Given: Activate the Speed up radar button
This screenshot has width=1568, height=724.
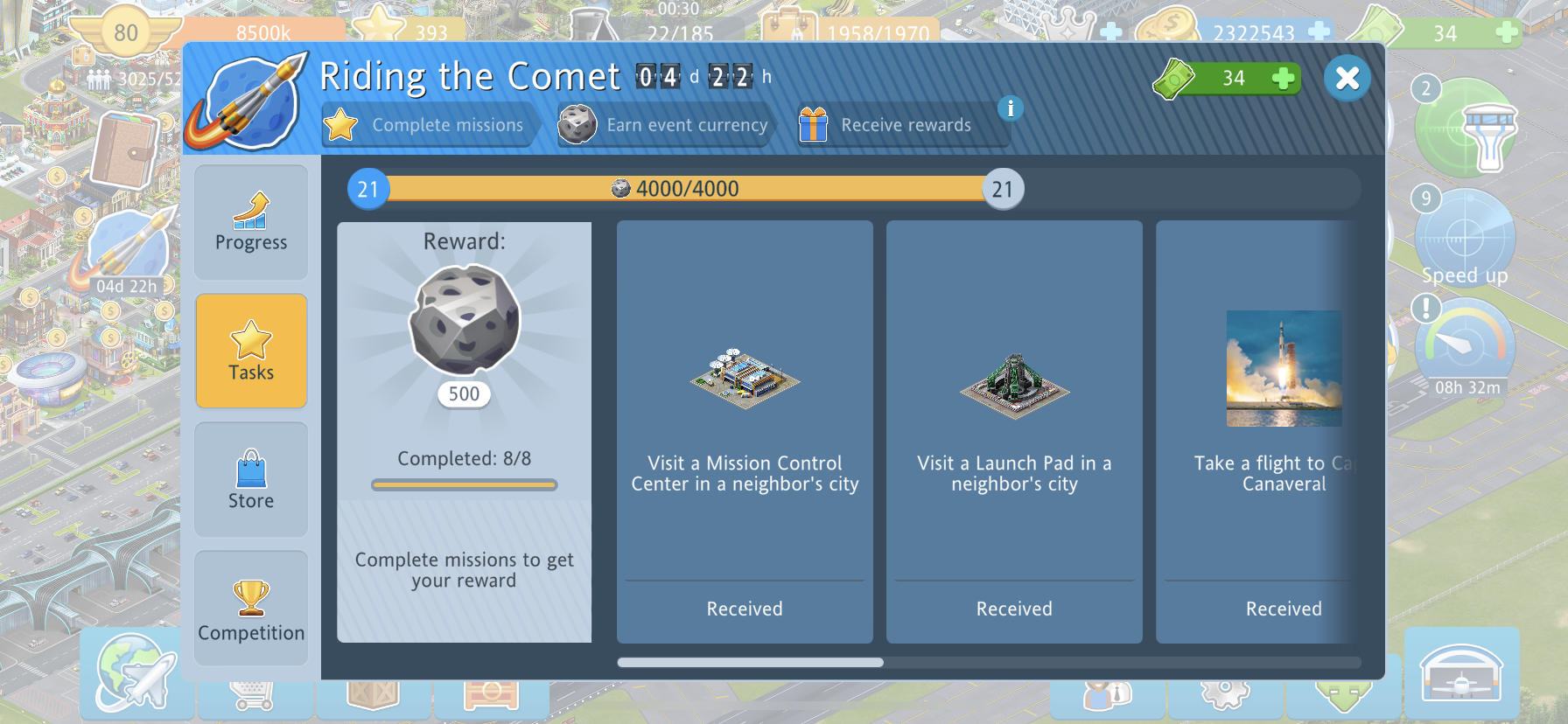Looking at the screenshot, I should 1464,240.
